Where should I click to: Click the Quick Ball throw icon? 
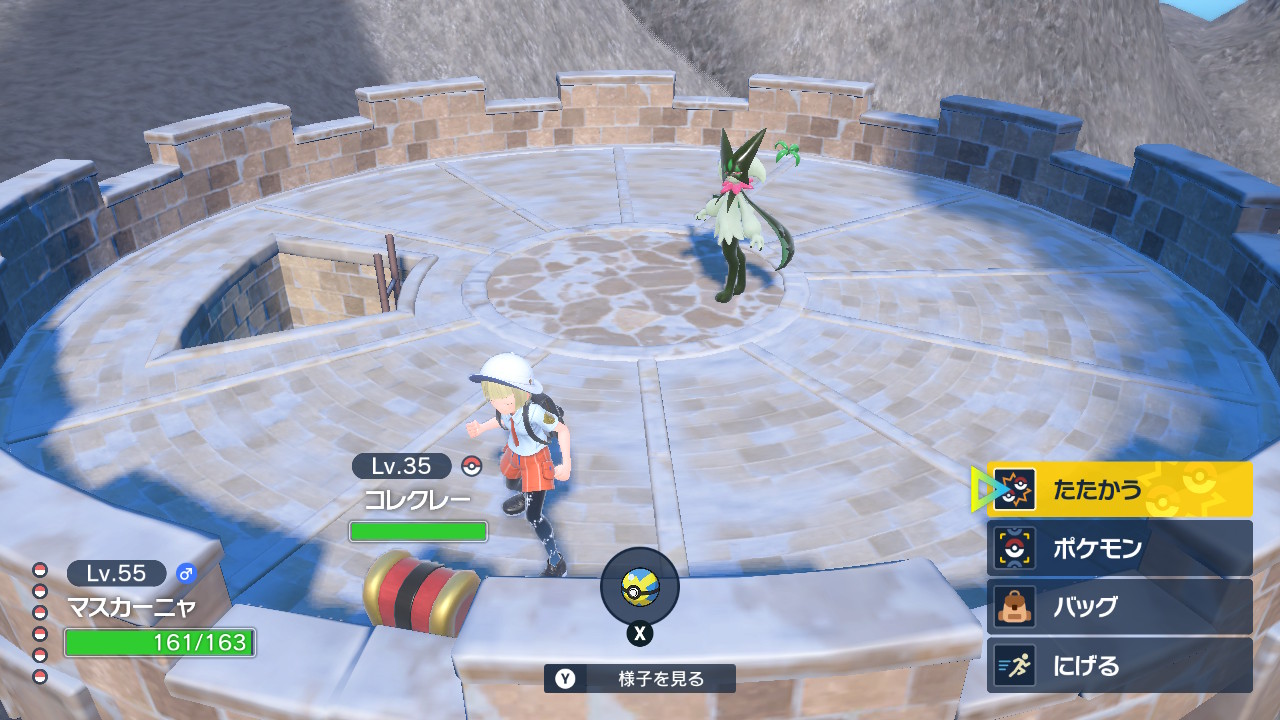pyautogui.click(x=639, y=587)
